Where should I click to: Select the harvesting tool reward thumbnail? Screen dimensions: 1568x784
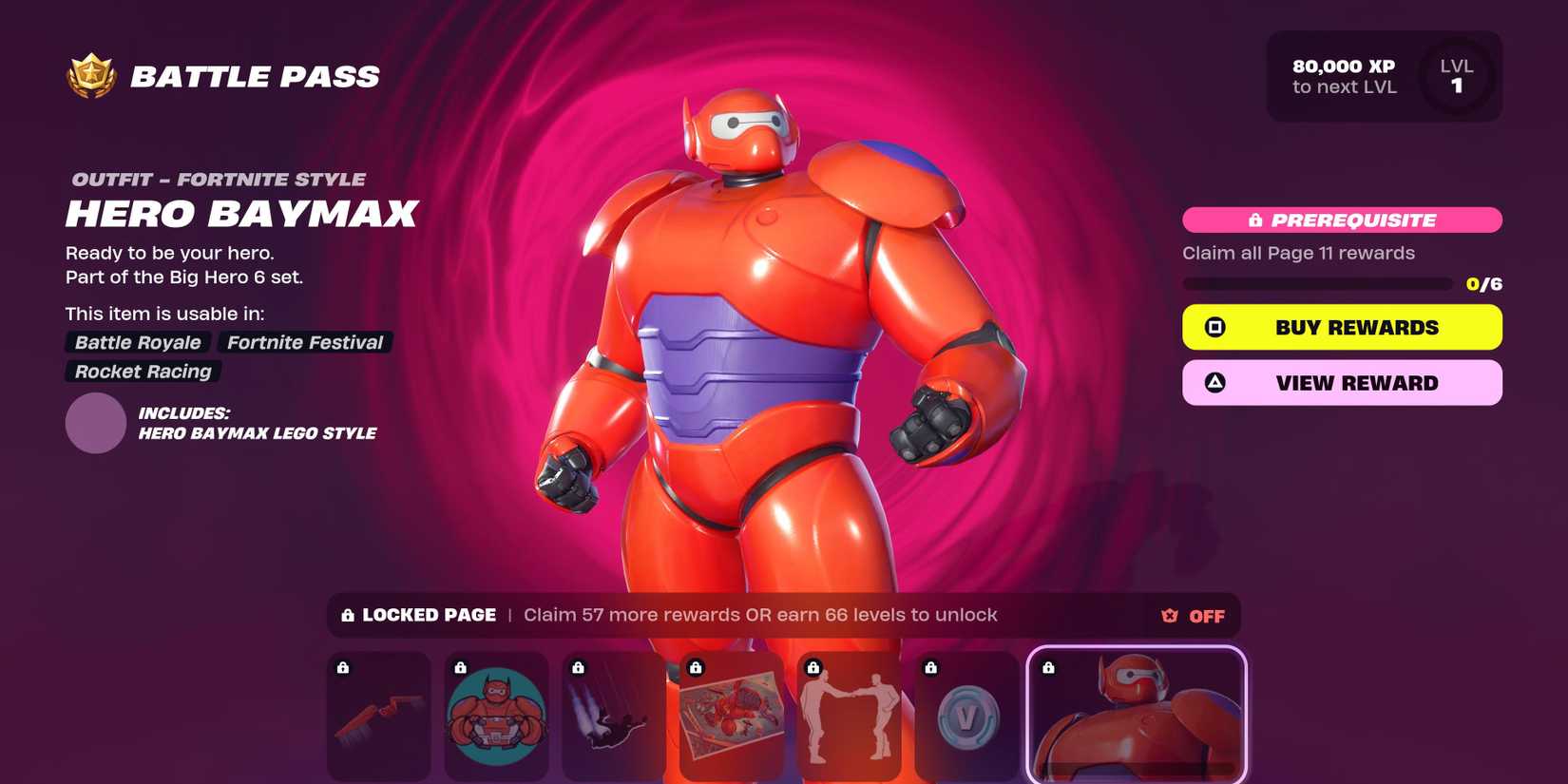point(378,716)
